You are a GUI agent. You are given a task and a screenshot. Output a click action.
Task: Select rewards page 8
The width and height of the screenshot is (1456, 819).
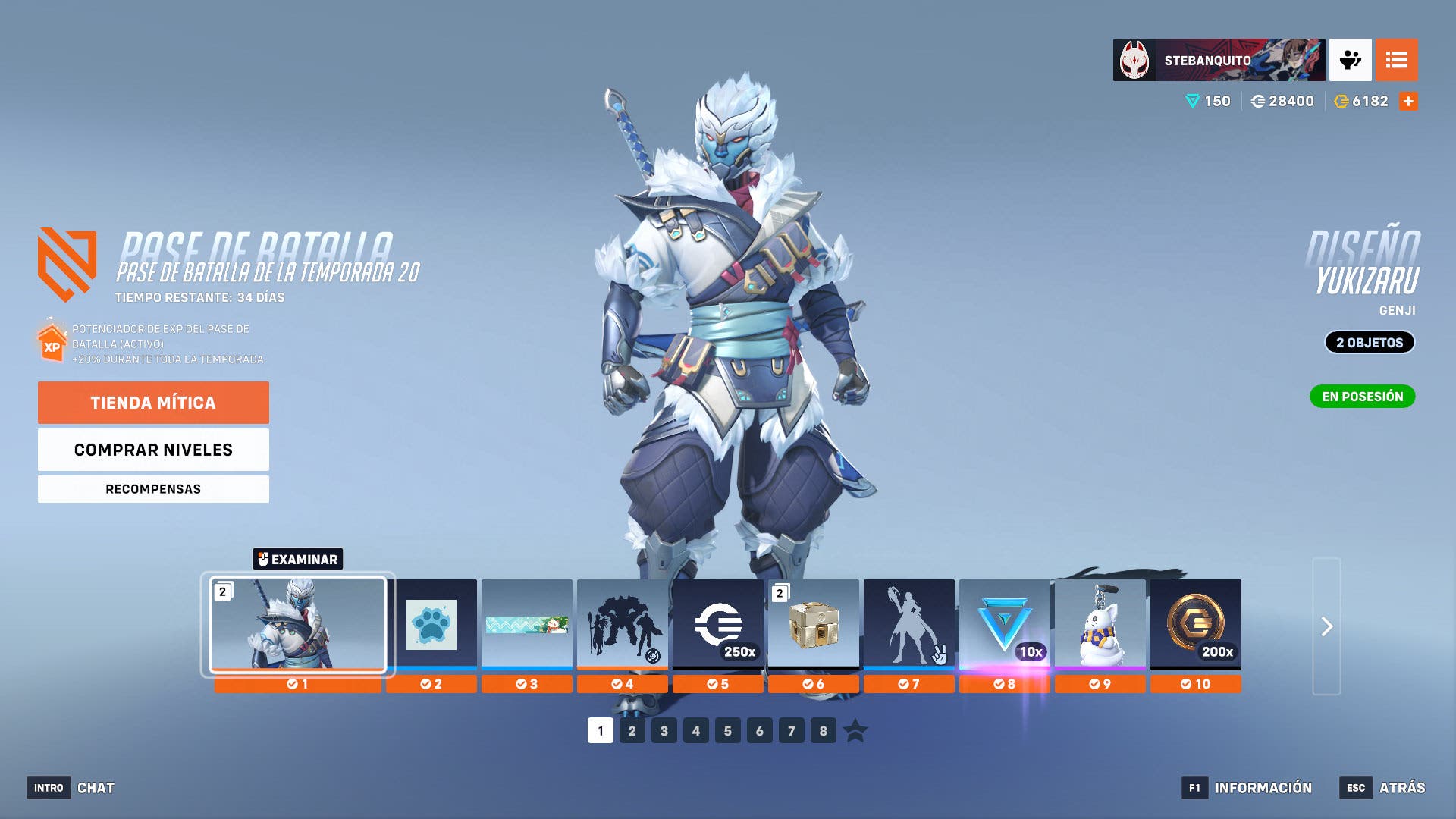pyautogui.click(x=823, y=731)
